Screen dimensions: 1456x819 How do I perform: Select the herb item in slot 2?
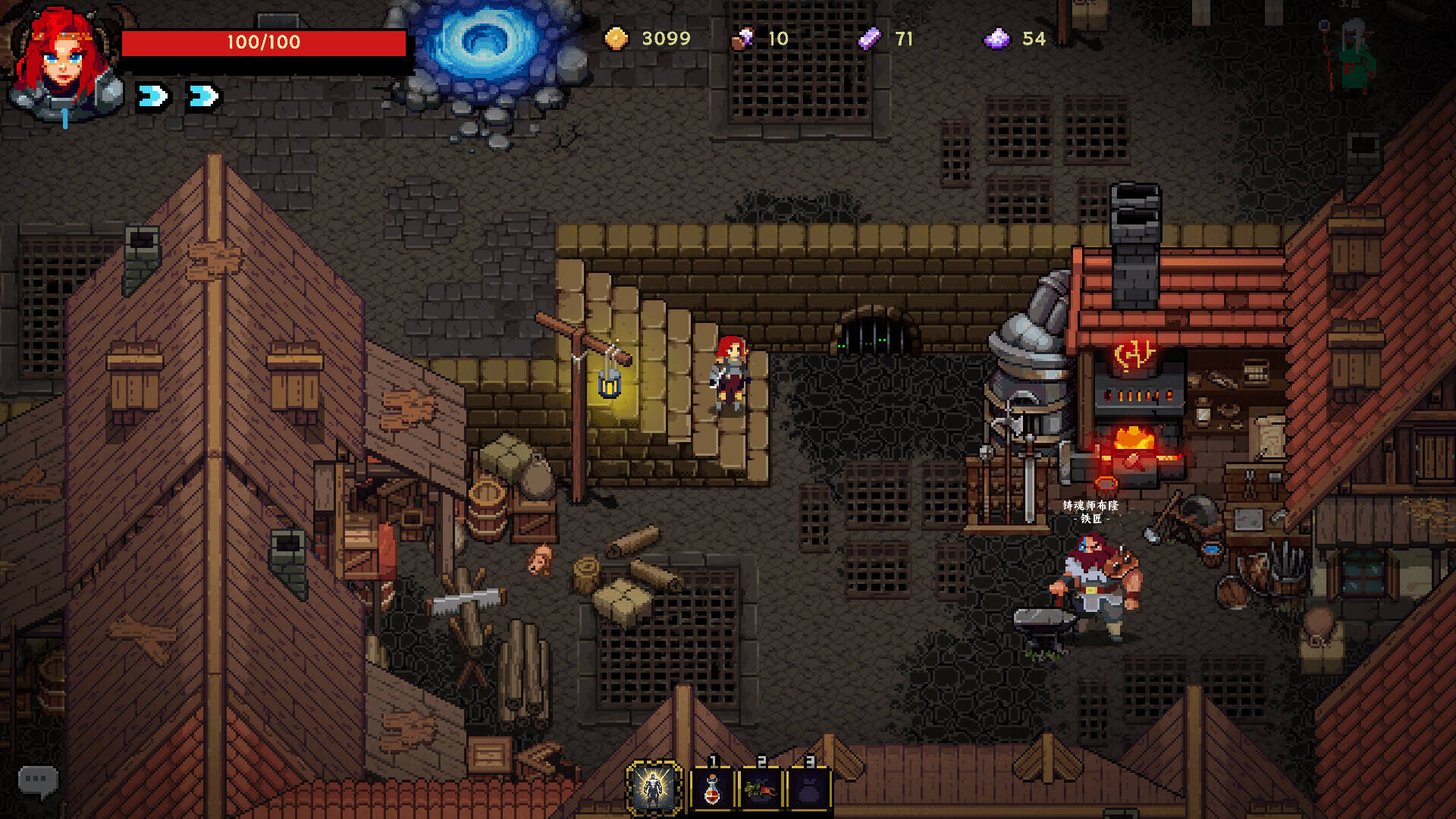[761, 789]
